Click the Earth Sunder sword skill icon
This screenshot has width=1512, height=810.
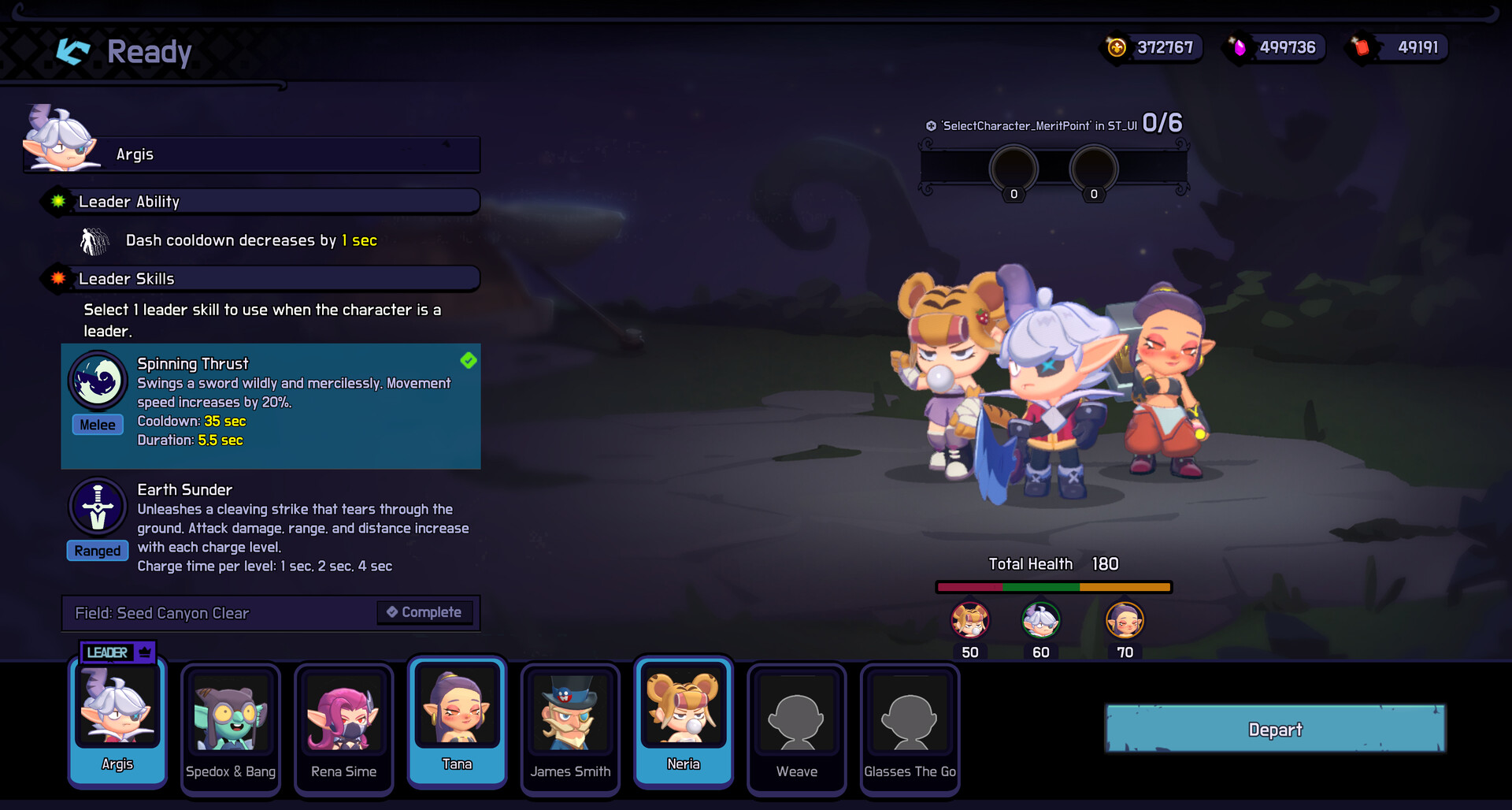coord(97,507)
